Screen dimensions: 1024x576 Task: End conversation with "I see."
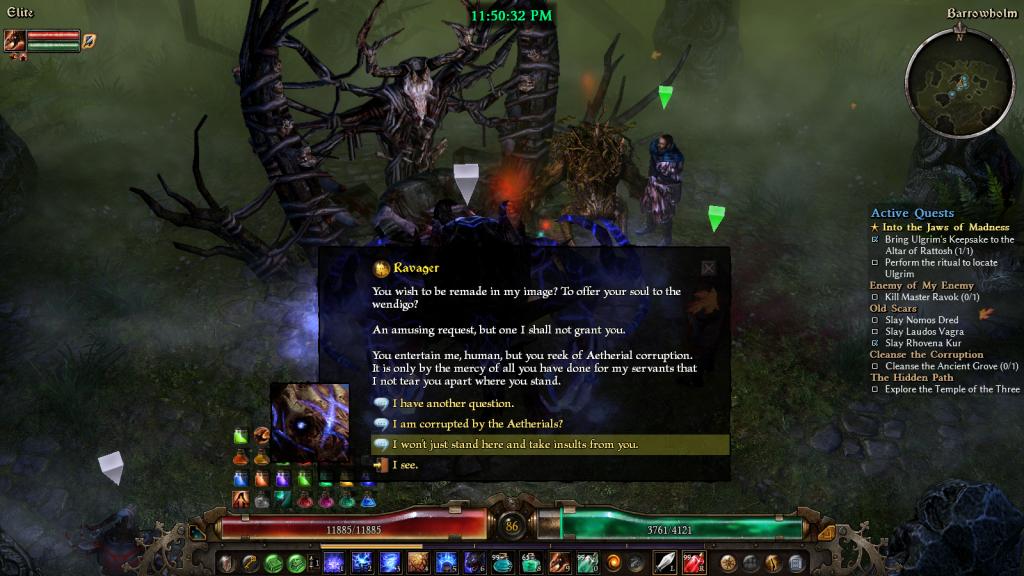tap(404, 464)
